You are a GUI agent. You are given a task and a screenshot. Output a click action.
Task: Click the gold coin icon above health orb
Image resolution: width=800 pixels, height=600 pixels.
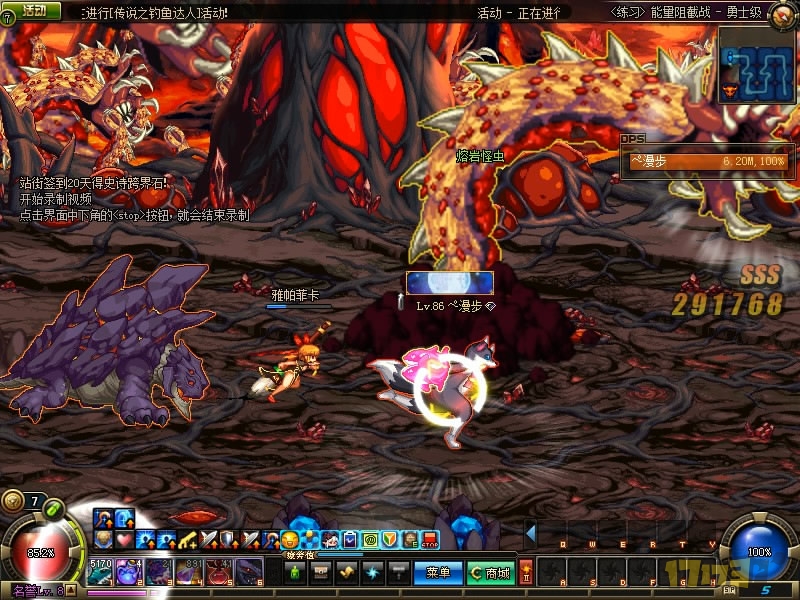pyautogui.click(x=12, y=501)
